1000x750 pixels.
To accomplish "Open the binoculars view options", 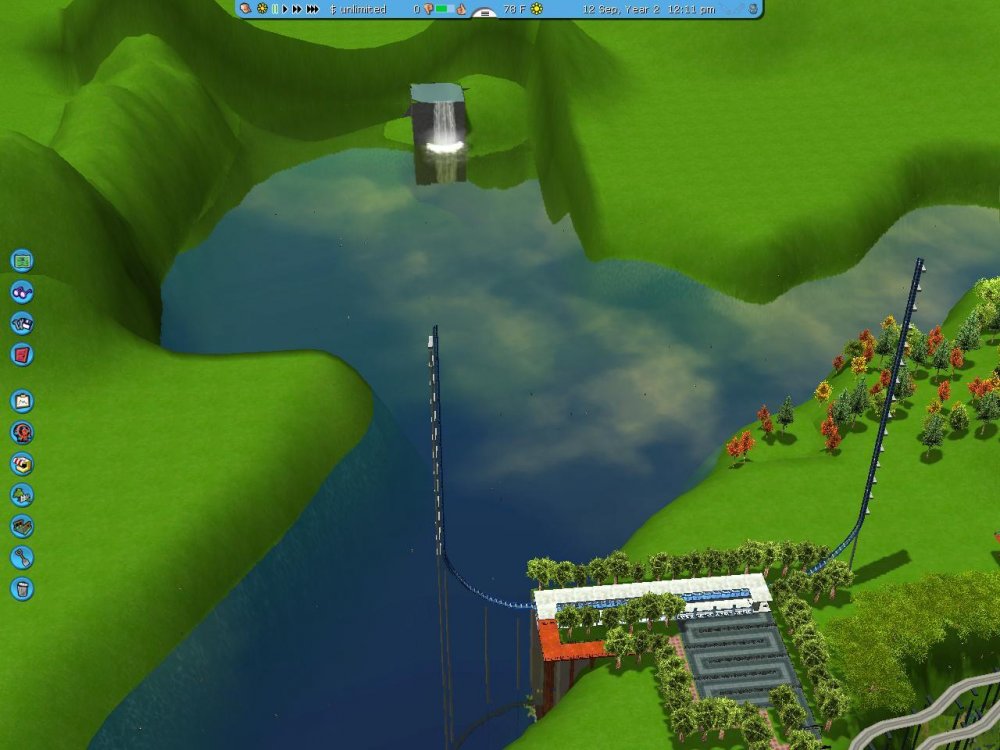I will tap(22, 292).
